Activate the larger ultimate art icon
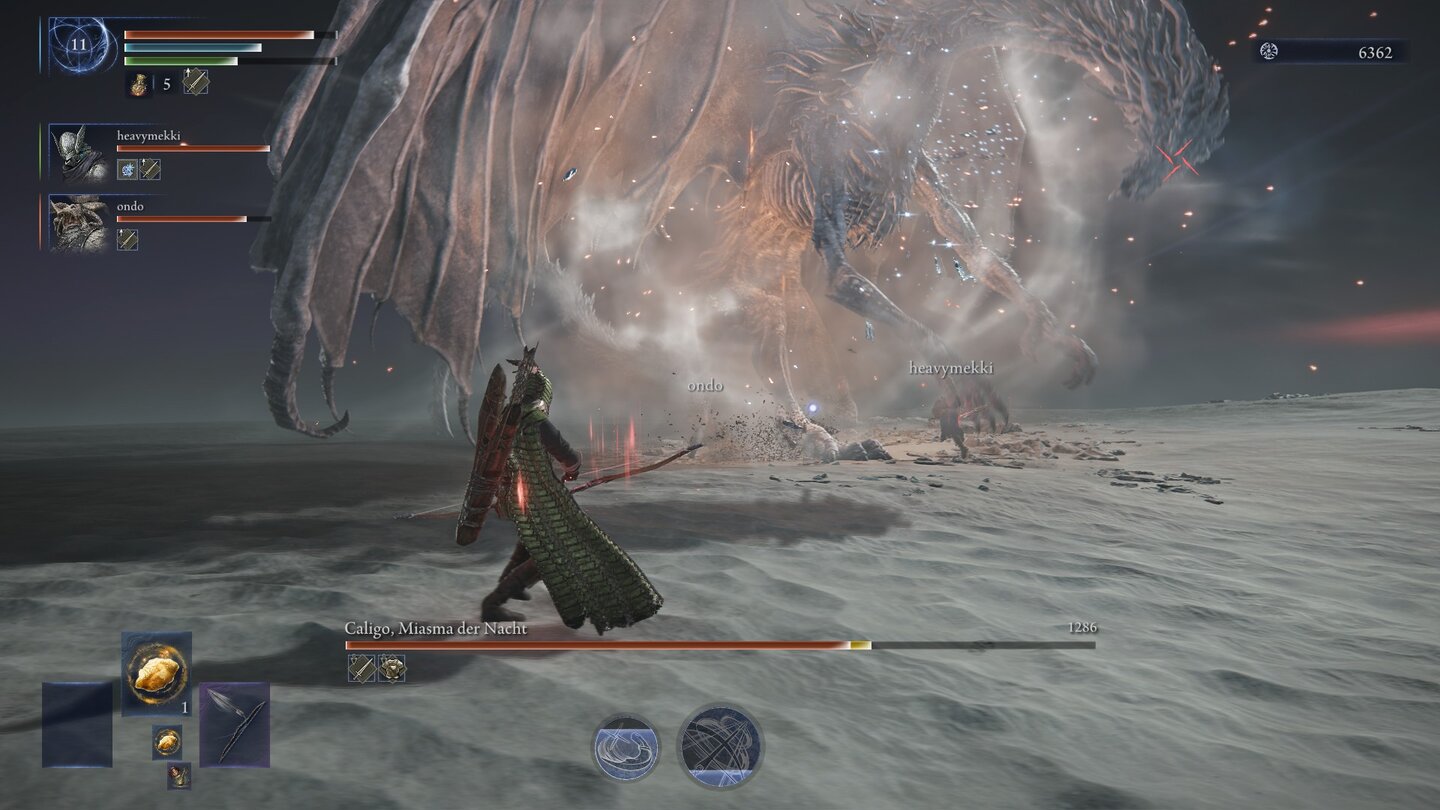The image size is (1440, 810). click(x=720, y=745)
